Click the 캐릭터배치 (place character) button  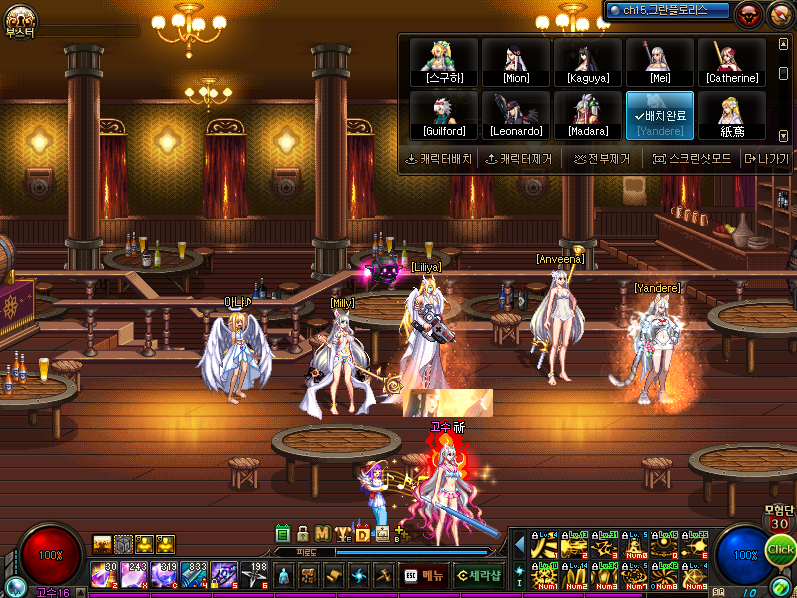(x=438, y=159)
